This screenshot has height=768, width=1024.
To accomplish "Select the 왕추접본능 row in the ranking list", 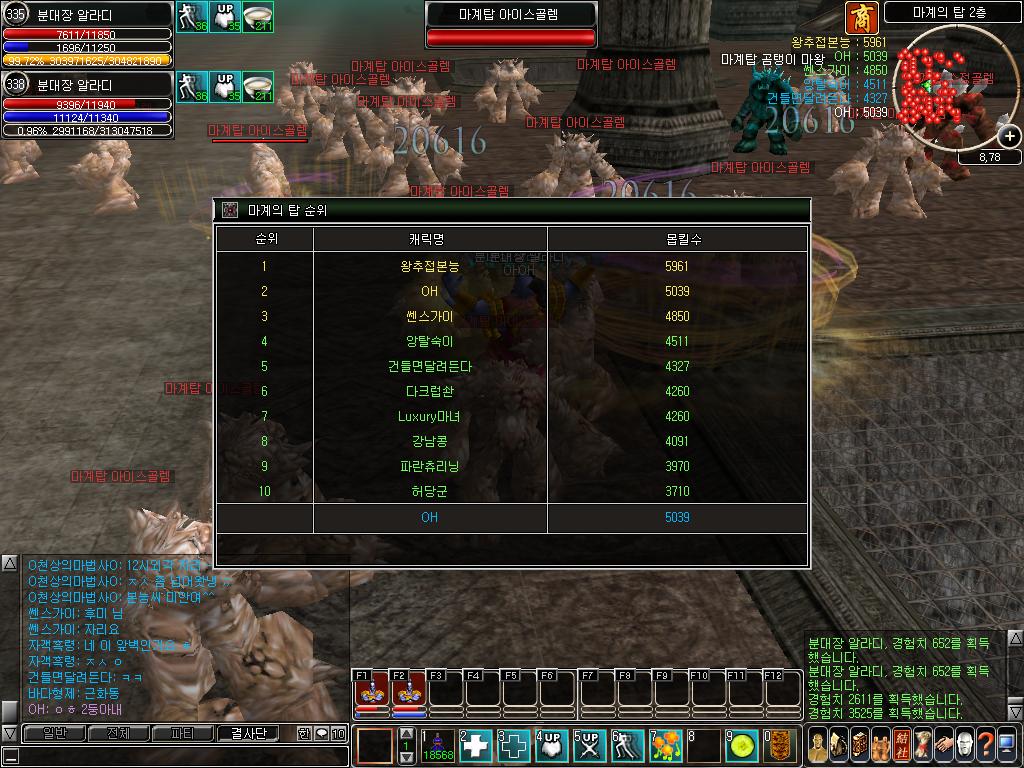I will (x=511, y=266).
